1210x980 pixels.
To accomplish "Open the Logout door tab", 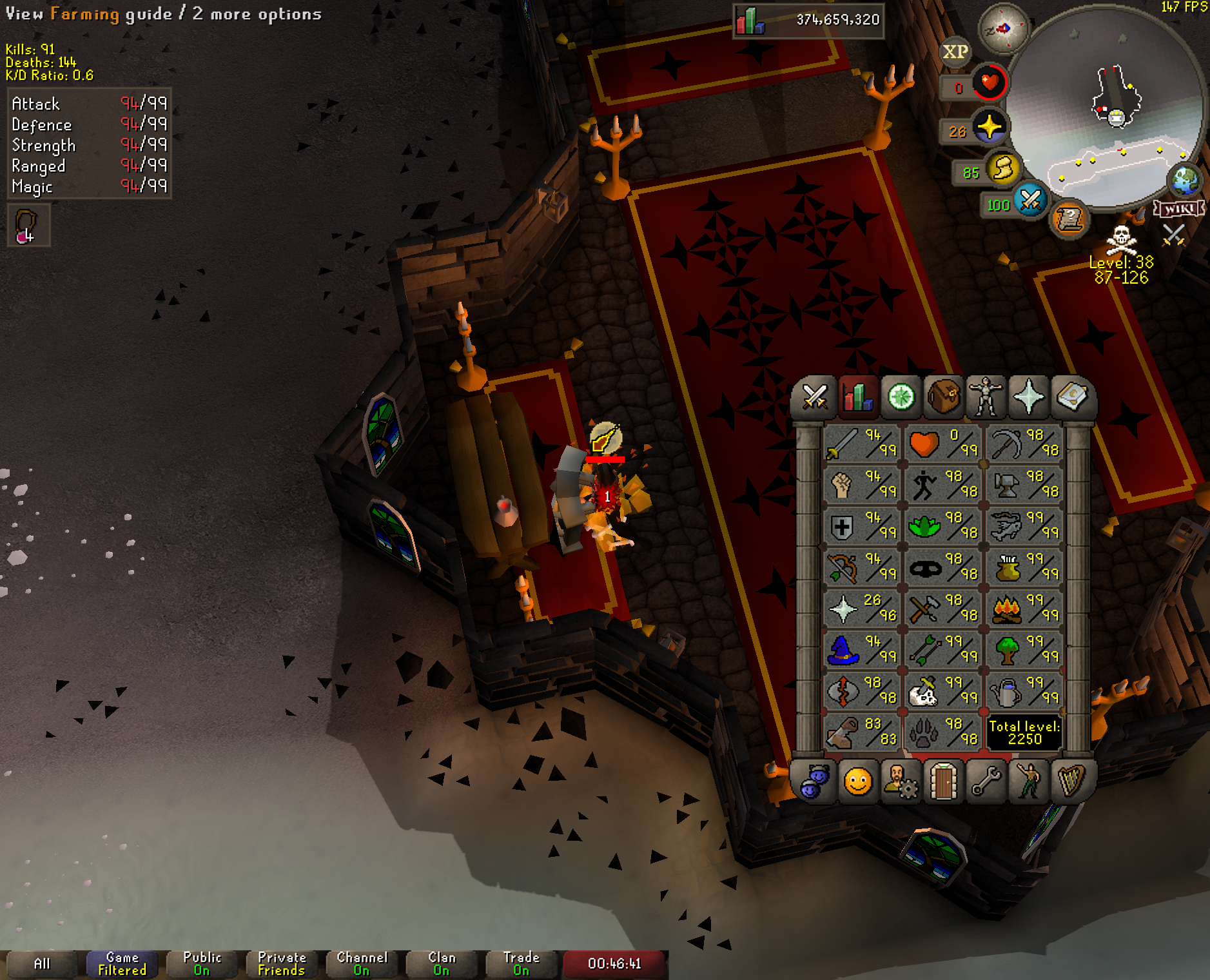I will [943, 782].
